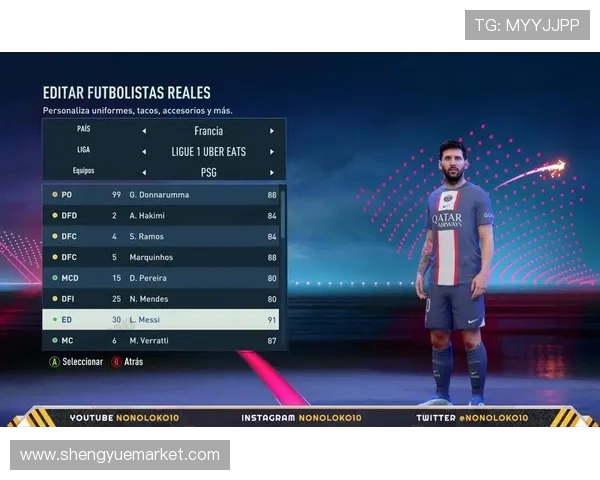Viewport: 600px width, 480px height.
Task: Click the left arrow beside Francia
Action: pyautogui.click(x=143, y=131)
